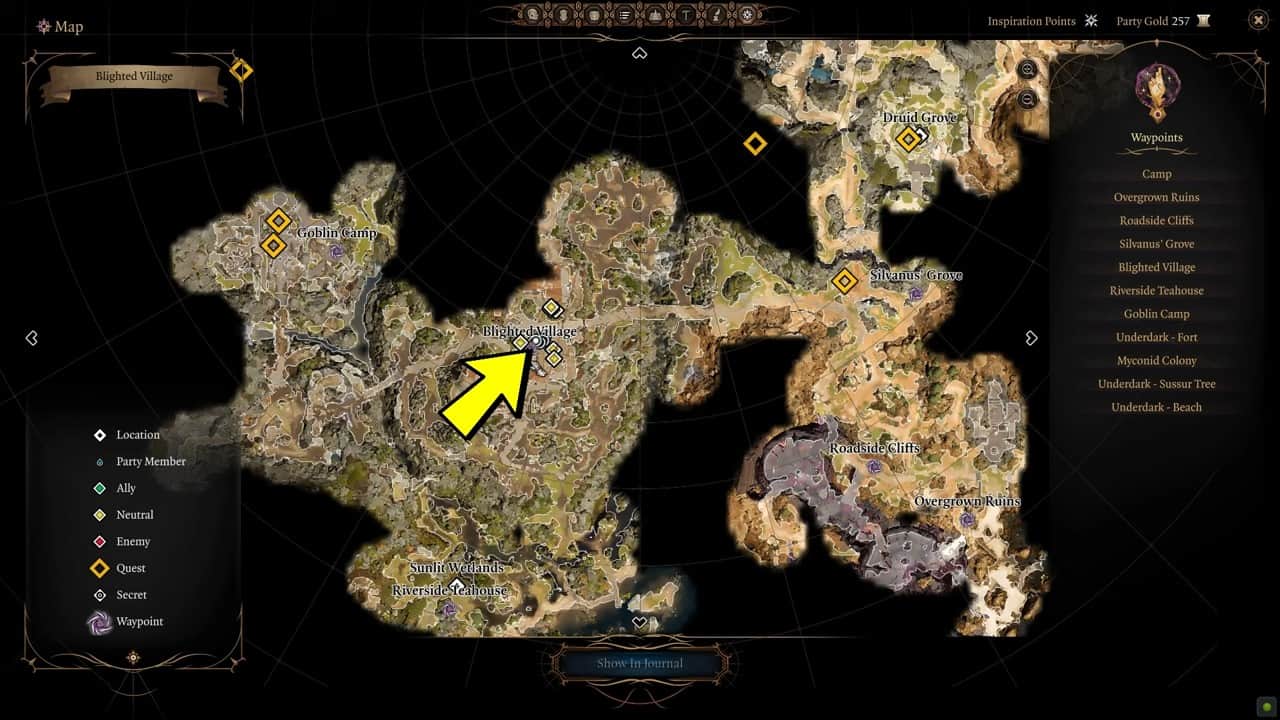The height and width of the screenshot is (720, 1280).
Task: Travel to the Underdark - Fort waypoint link
Action: pos(1156,337)
